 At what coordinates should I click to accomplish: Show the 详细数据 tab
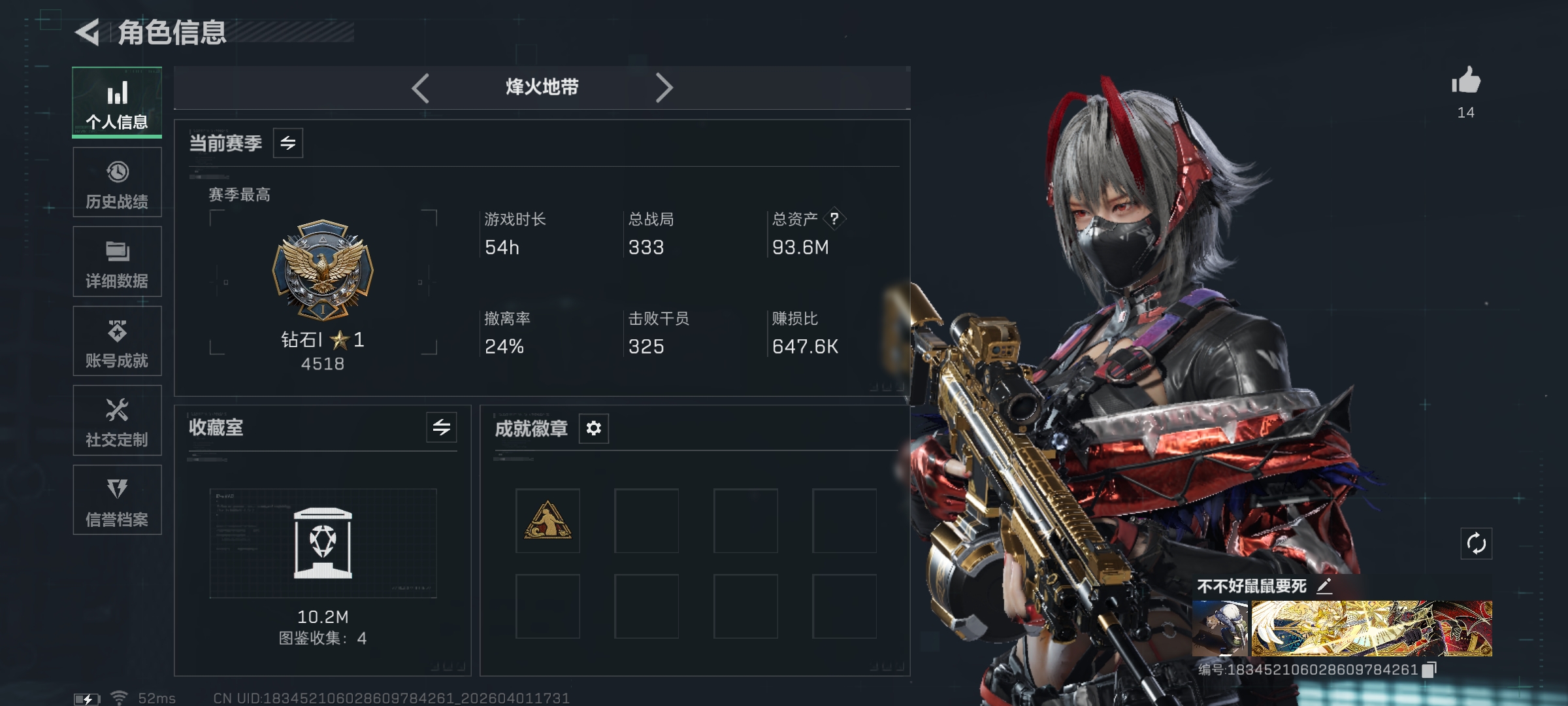click(x=117, y=261)
